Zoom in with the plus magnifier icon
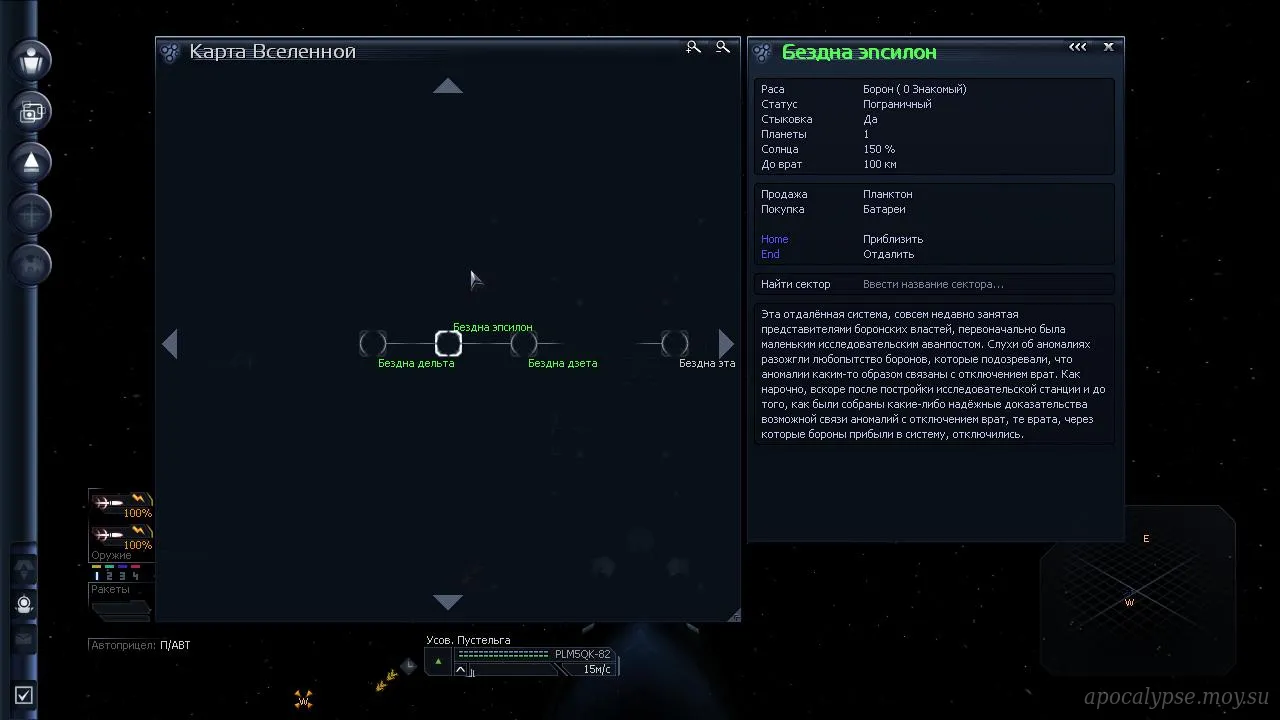Viewport: 1280px width, 720px height. 693,47
